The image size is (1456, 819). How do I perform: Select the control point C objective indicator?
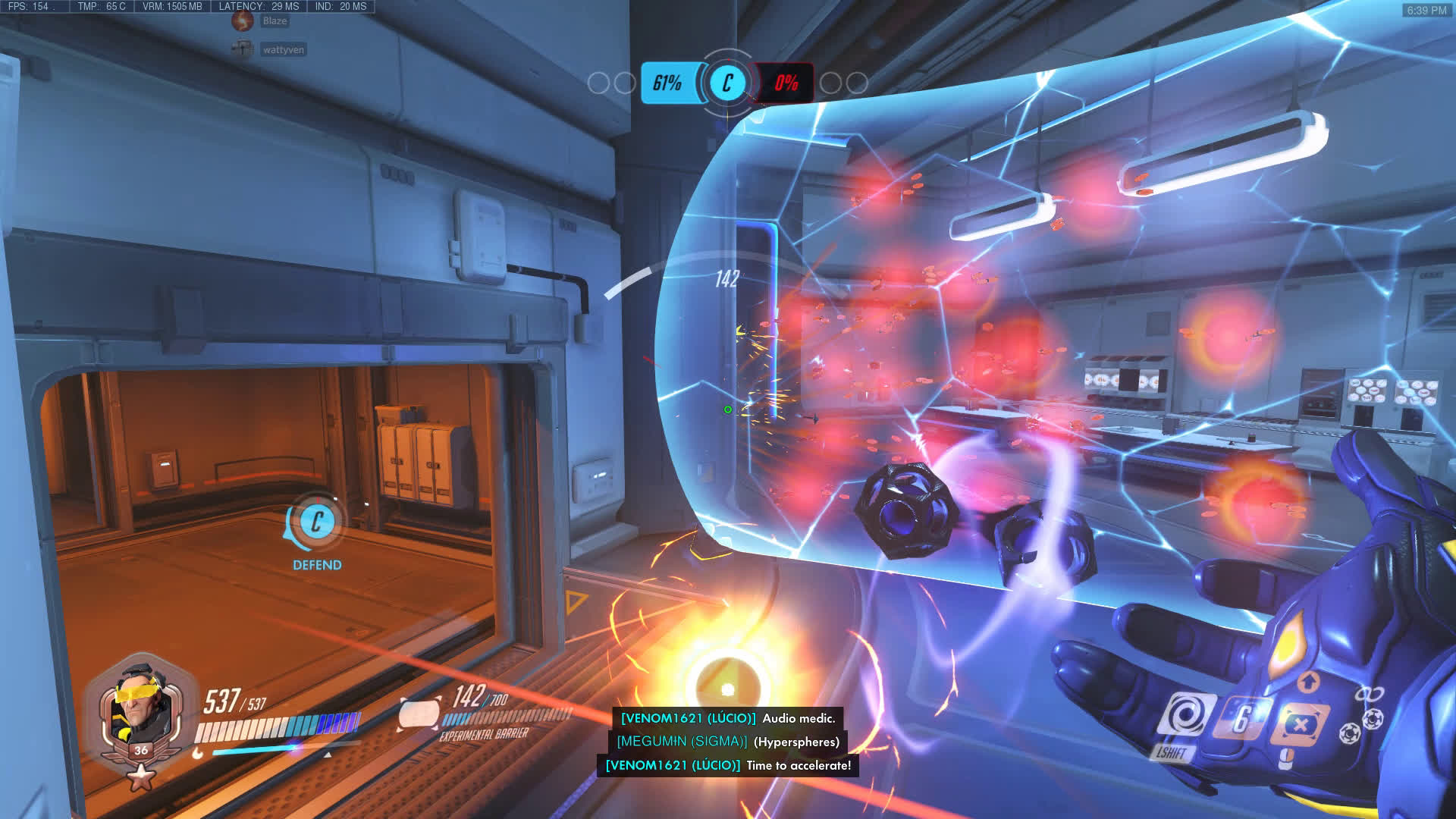pos(726,83)
